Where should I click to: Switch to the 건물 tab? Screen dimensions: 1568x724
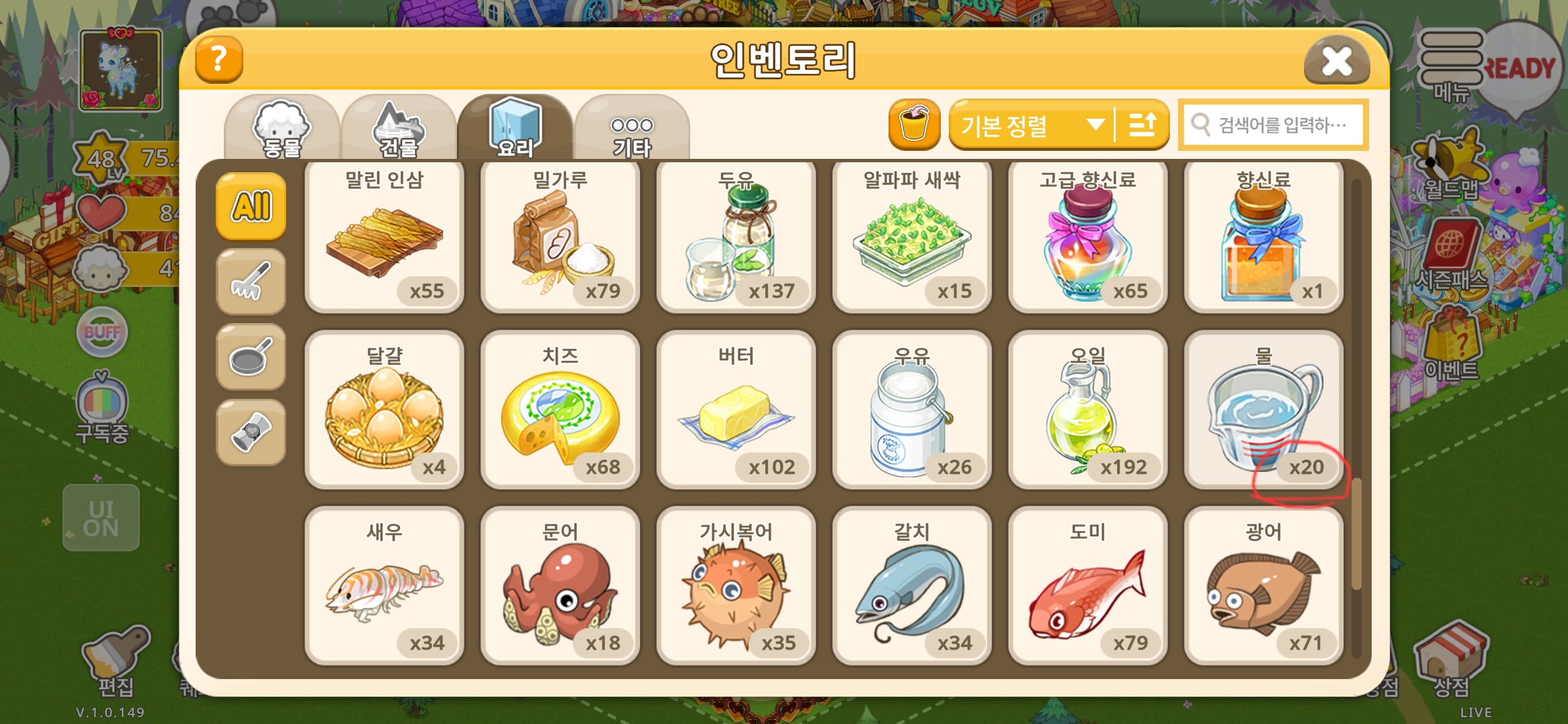pyautogui.click(x=398, y=129)
